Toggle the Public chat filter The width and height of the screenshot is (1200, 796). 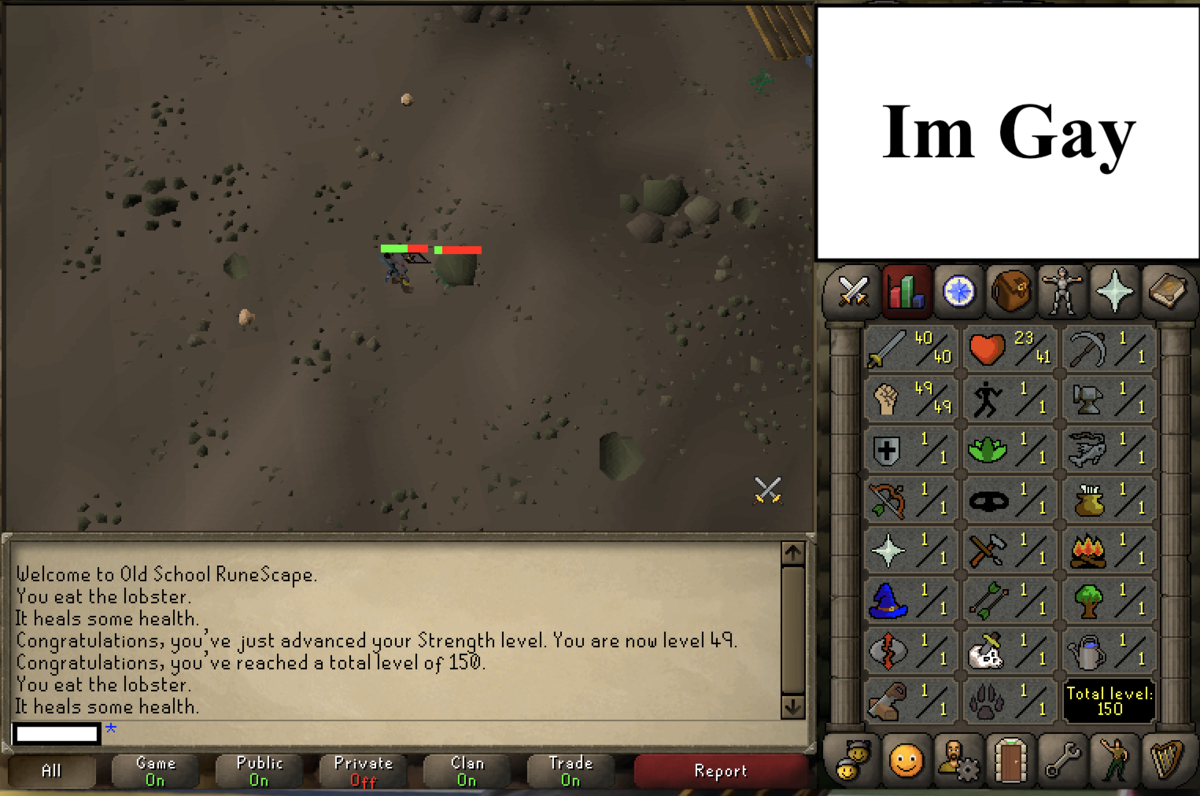tap(259, 771)
